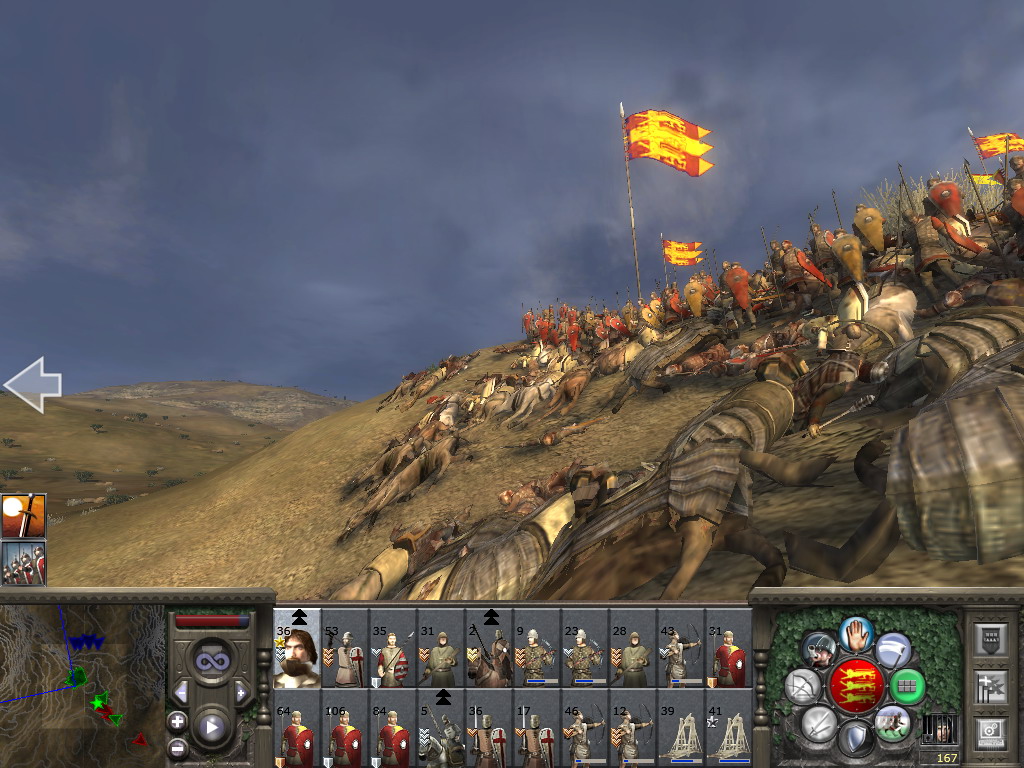This screenshot has width=1024, height=768.
Task: Zoom out the minimap with the minus button
Action: point(177,747)
